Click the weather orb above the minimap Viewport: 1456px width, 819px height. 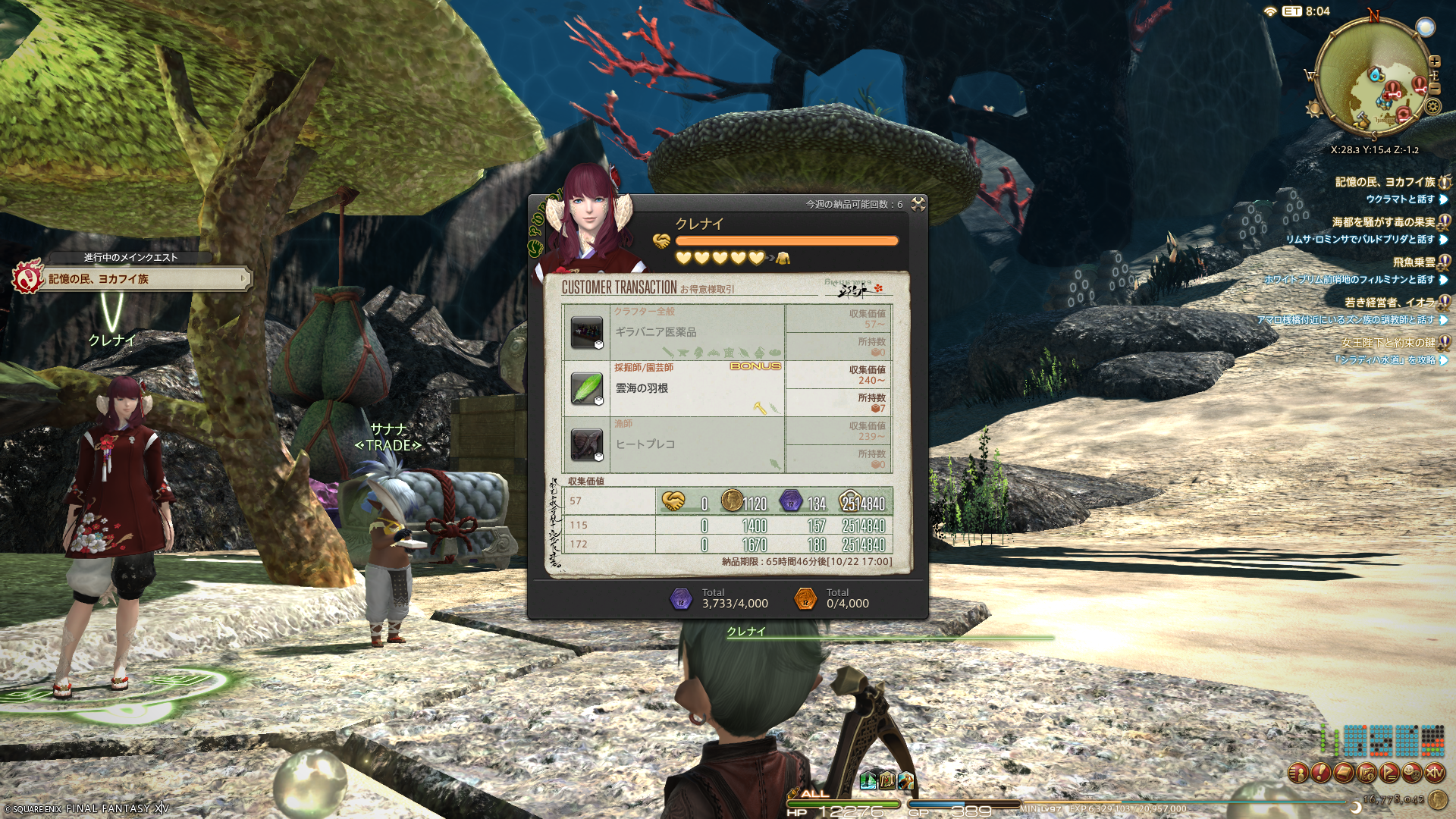1425,28
